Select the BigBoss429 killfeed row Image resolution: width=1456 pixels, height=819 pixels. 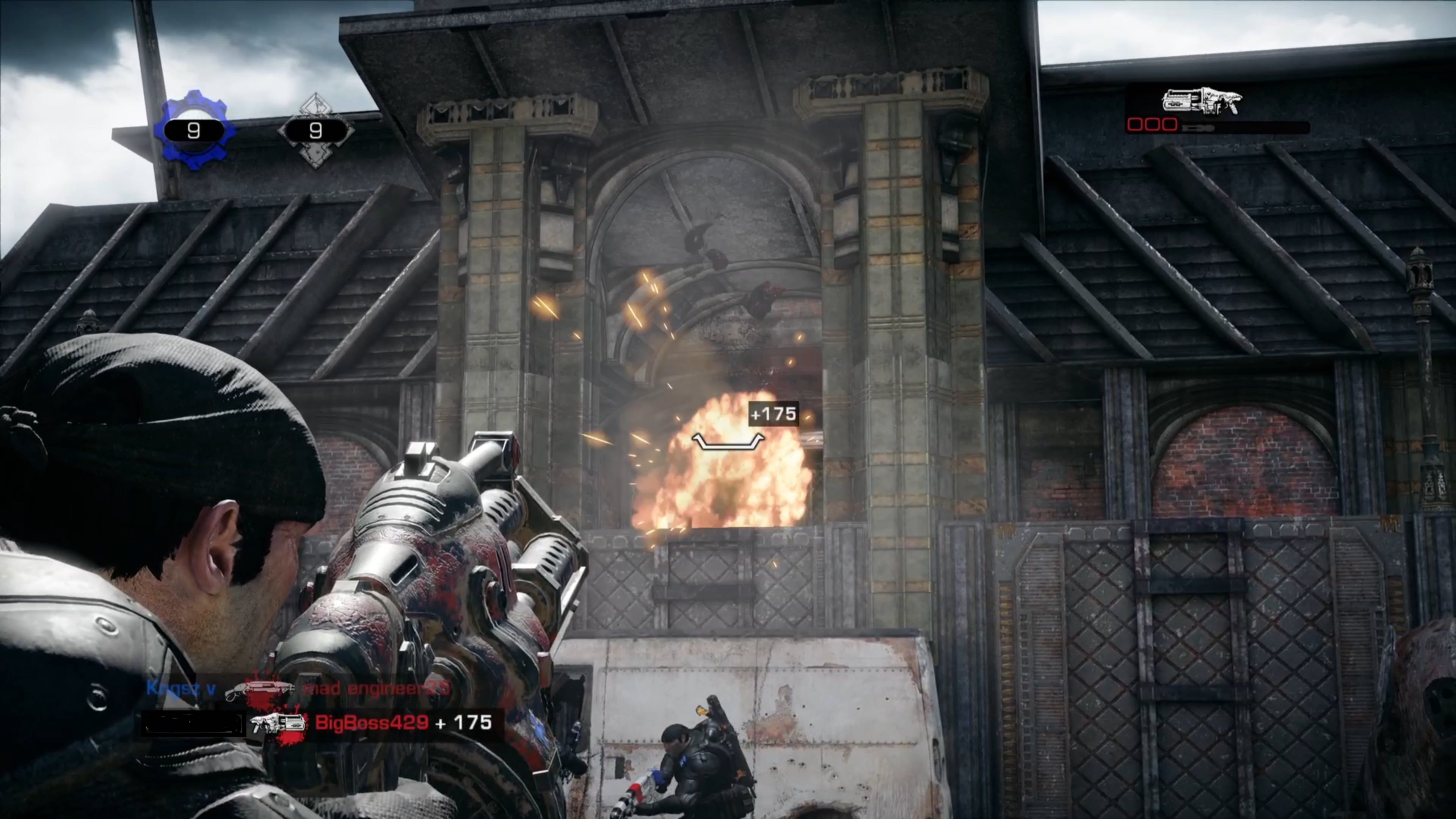click(x=317, y=724)
